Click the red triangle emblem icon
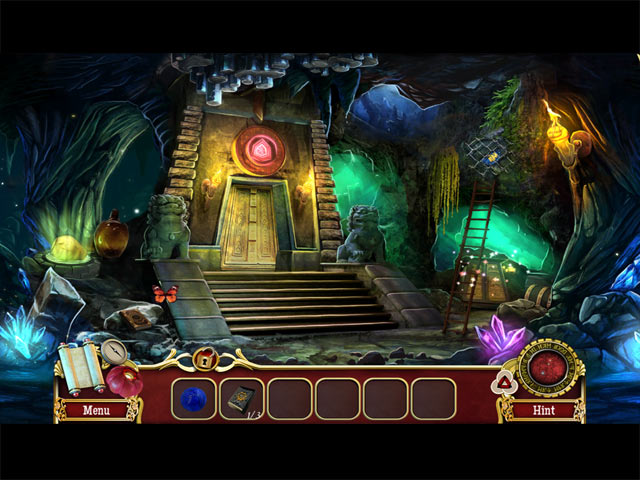 [x=505, y=381]
